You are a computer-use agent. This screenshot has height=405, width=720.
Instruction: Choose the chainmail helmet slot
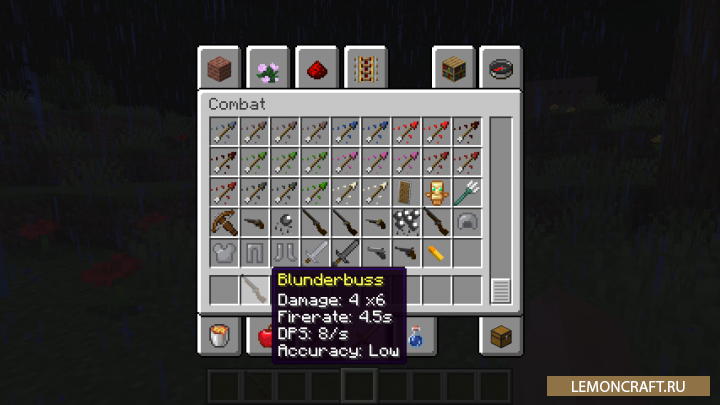point(465,222)
